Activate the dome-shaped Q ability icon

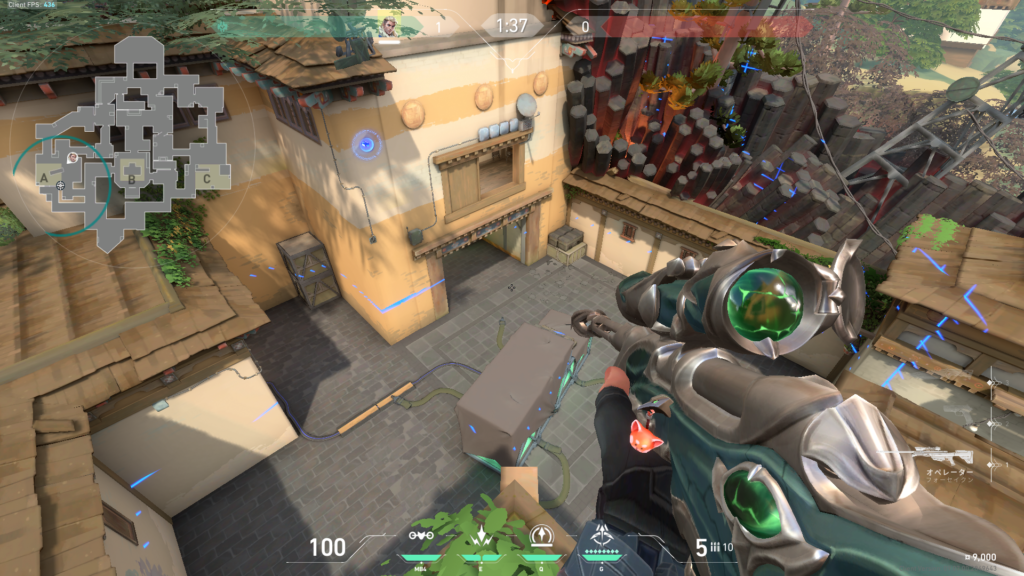[x=543, y=535]
